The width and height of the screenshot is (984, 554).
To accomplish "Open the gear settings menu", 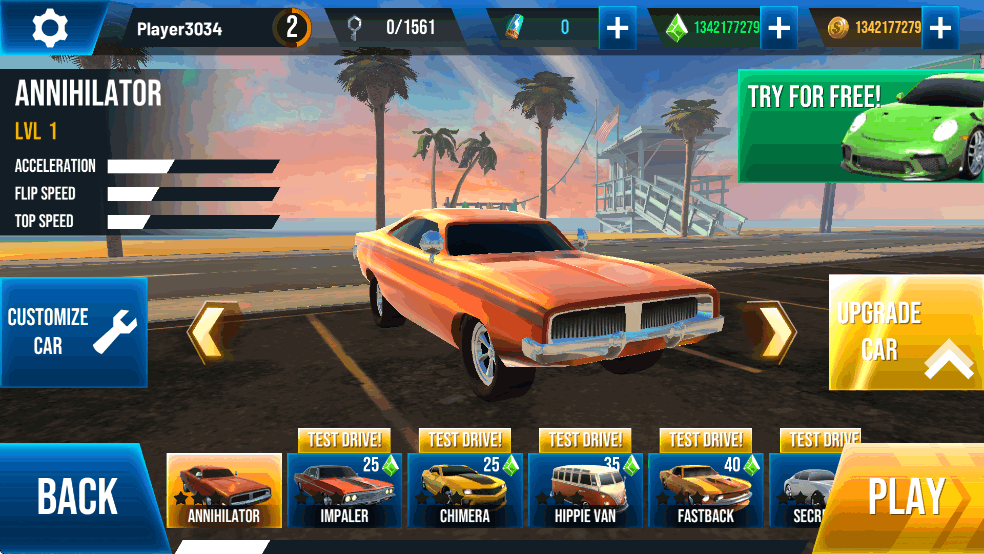I will point(49,28).
